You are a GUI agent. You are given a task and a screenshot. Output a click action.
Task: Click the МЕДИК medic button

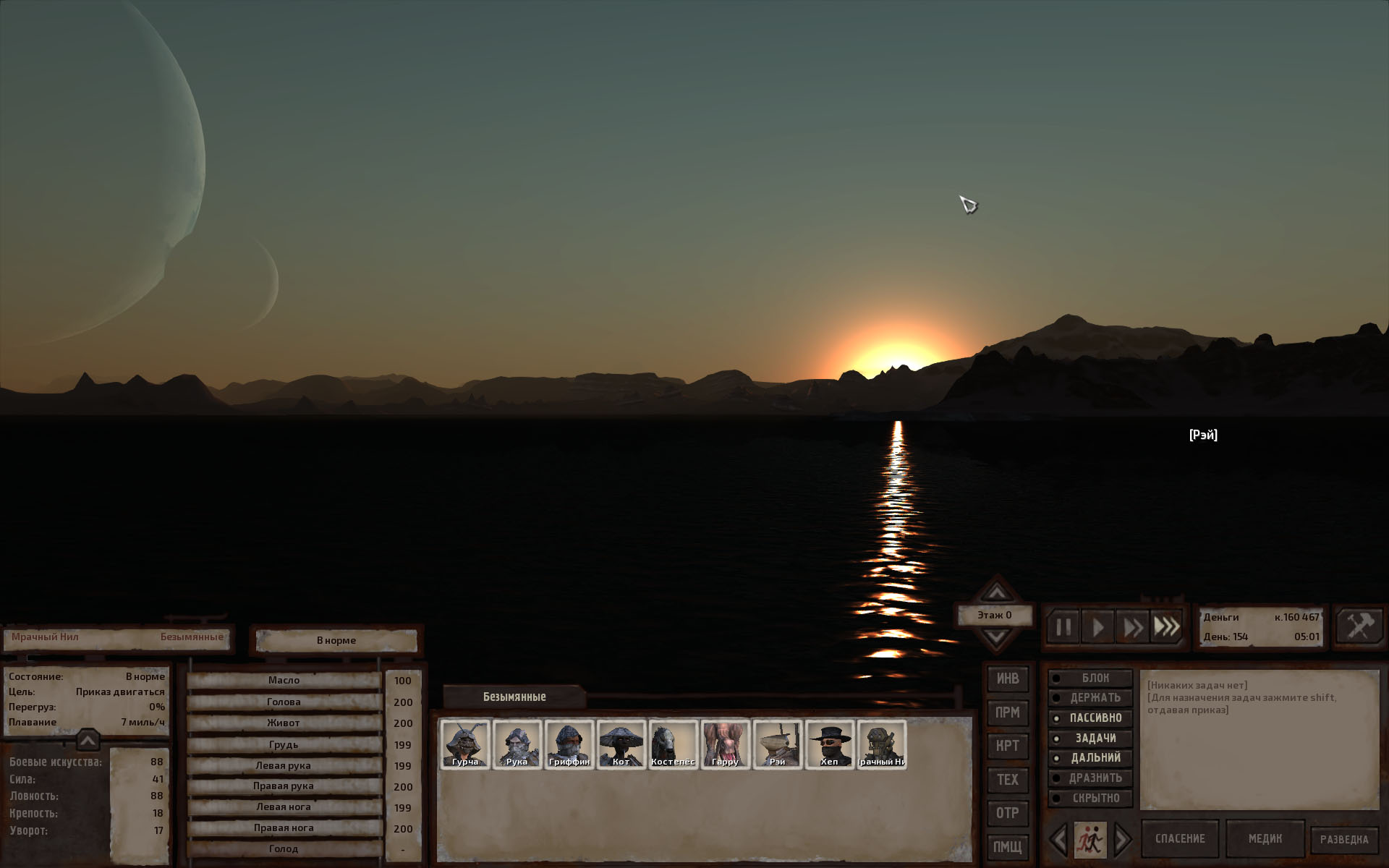(x=1265, y=839)
